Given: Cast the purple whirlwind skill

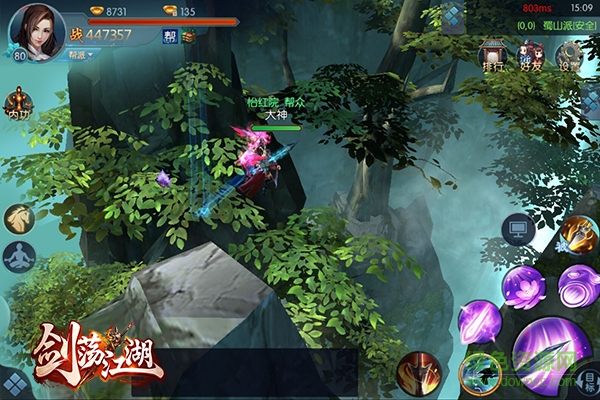Looking at the screenshot, I should tap(578, 285).
